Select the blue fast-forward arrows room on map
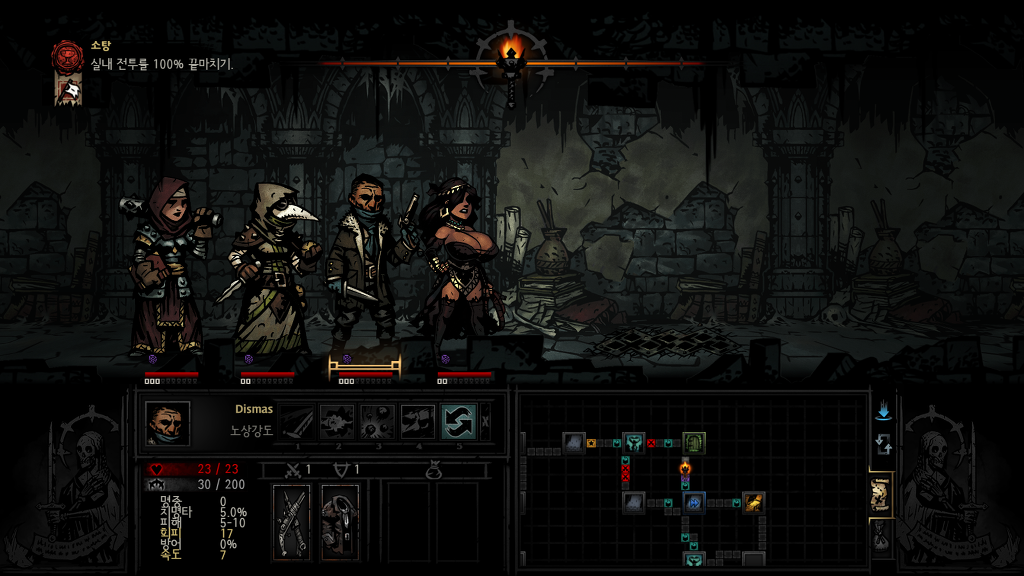This screenshot has width=1024, height=576. click(x=694, y=502)
